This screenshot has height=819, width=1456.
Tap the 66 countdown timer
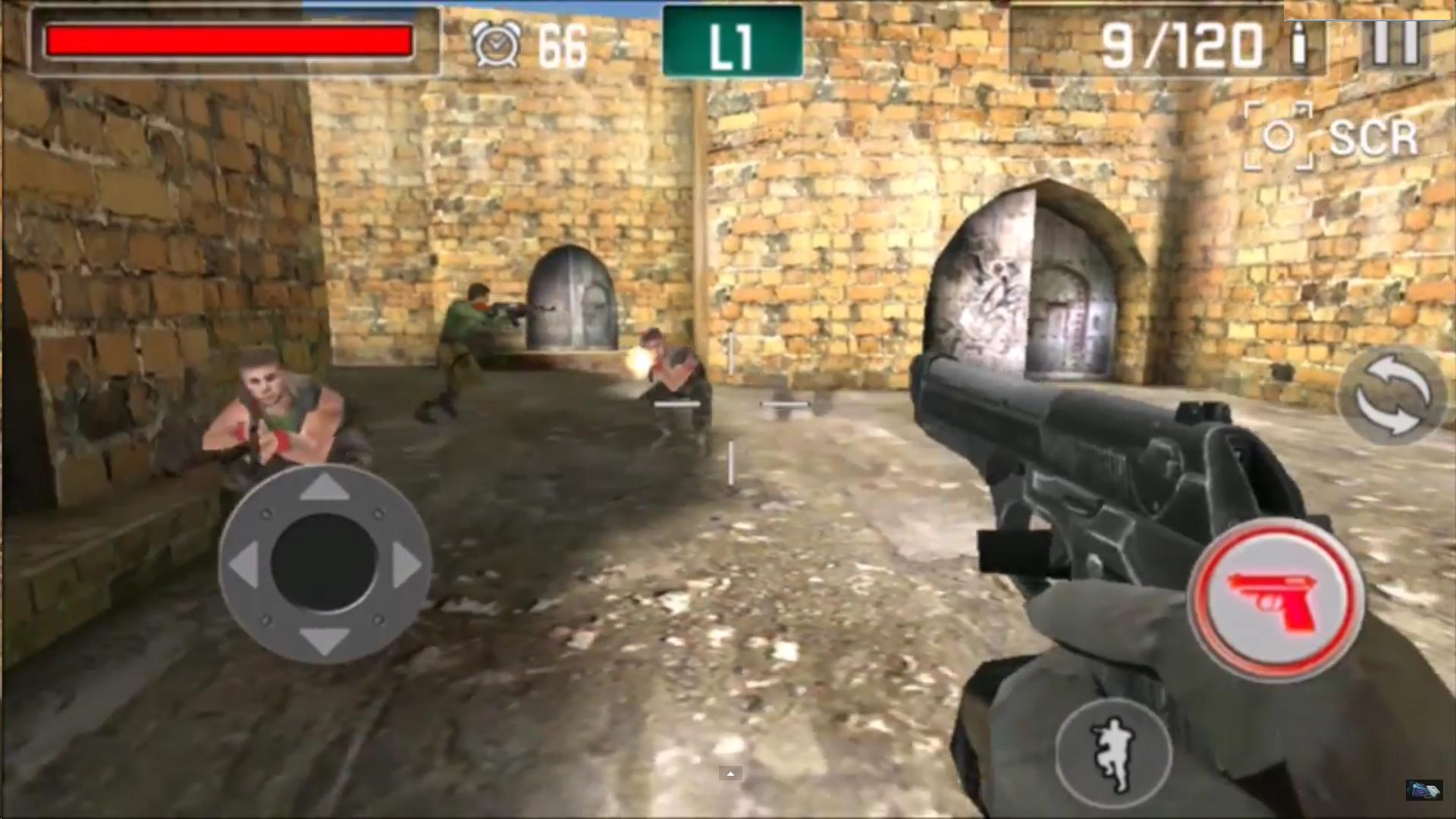(x=563, y=44)
